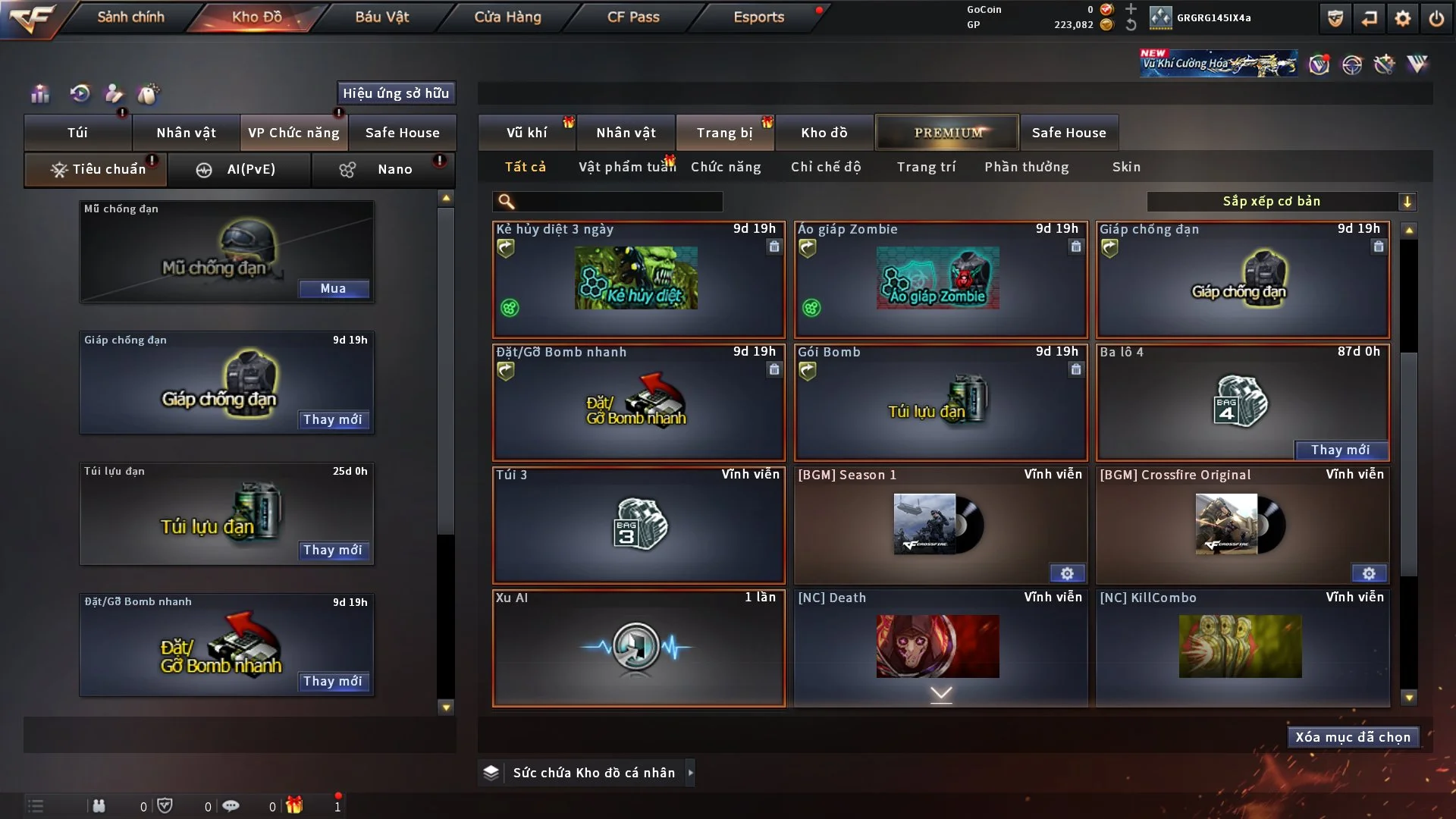Click the item search field
The image size is (1456, 819).
click(618, 201)
